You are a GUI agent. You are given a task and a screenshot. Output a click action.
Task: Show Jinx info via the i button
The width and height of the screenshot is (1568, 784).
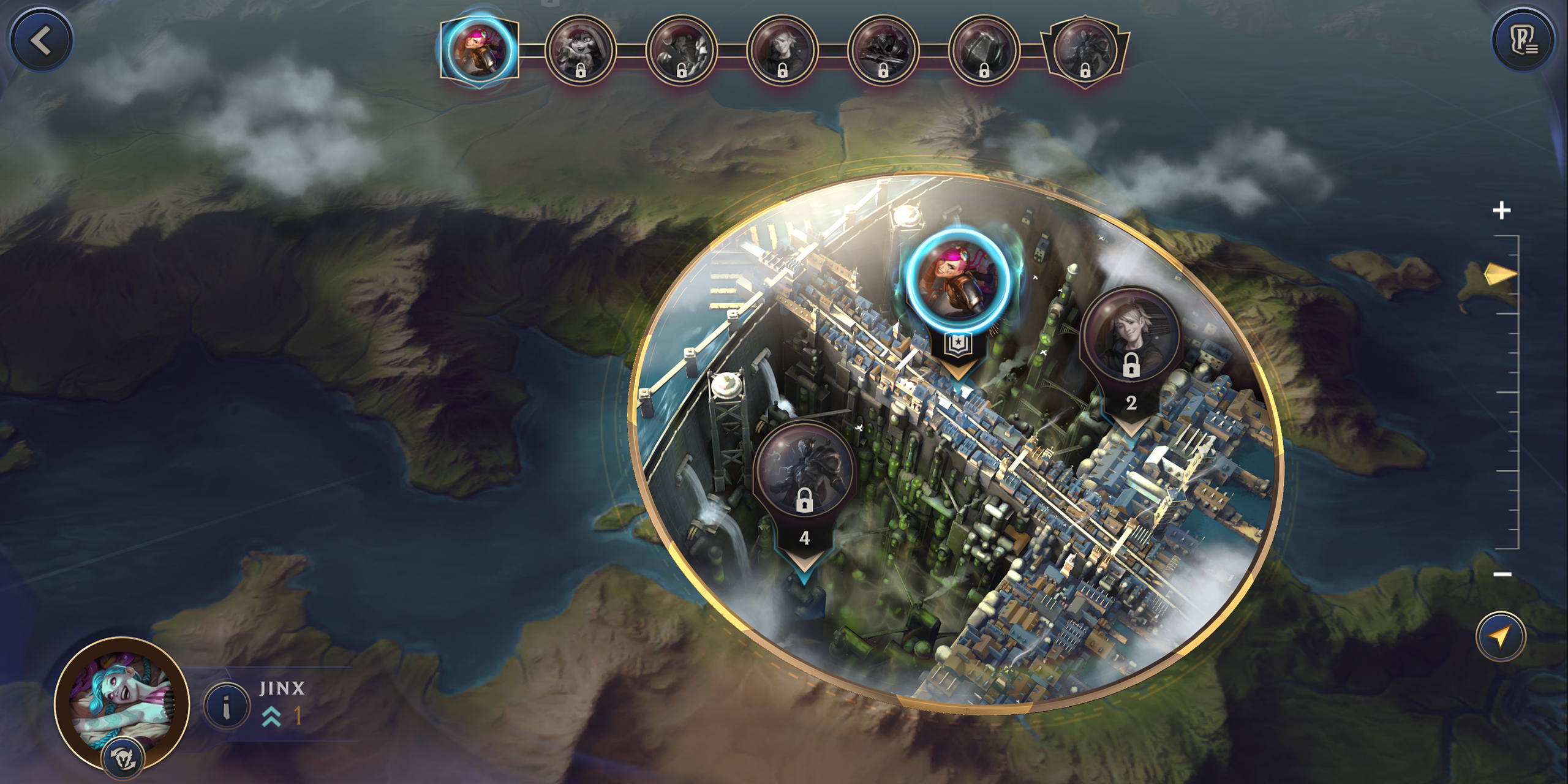(226, 706)
